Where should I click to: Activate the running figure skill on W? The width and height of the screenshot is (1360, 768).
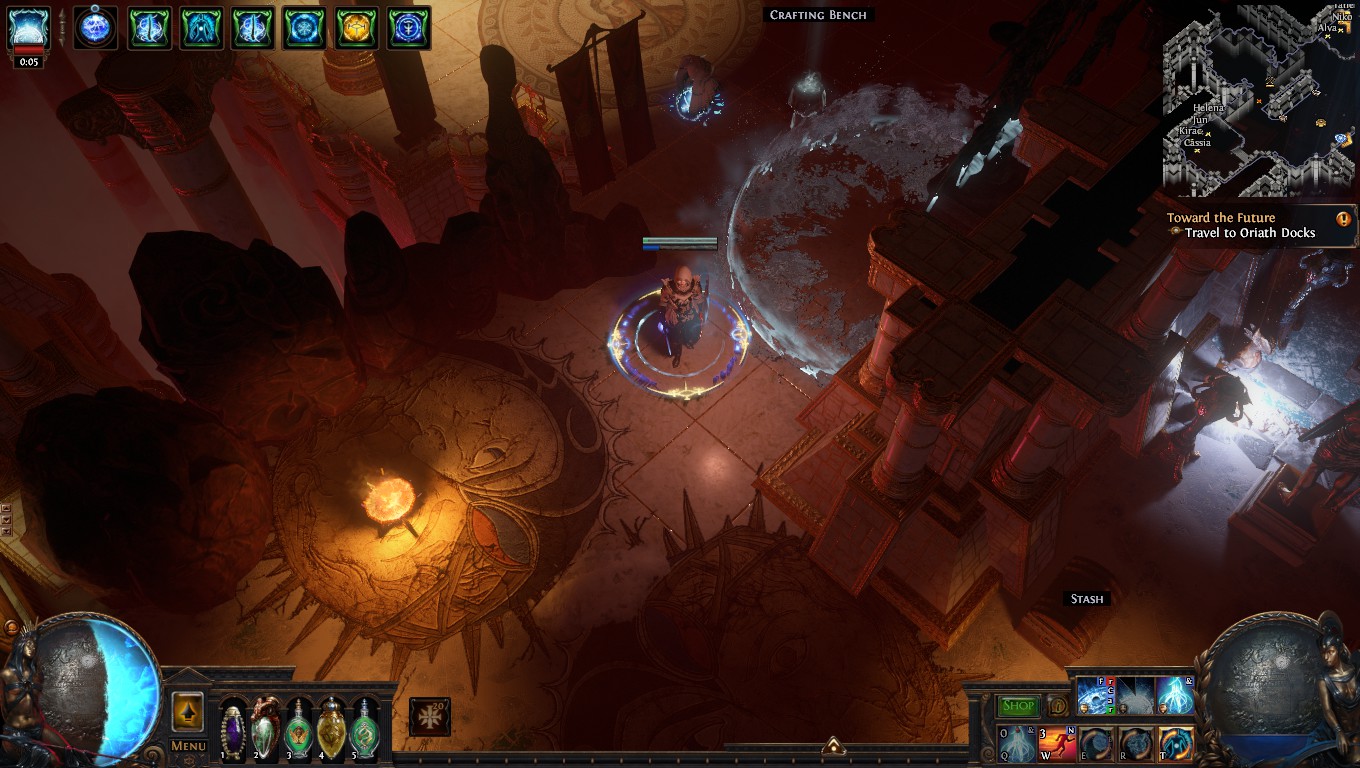(1057, 744)
